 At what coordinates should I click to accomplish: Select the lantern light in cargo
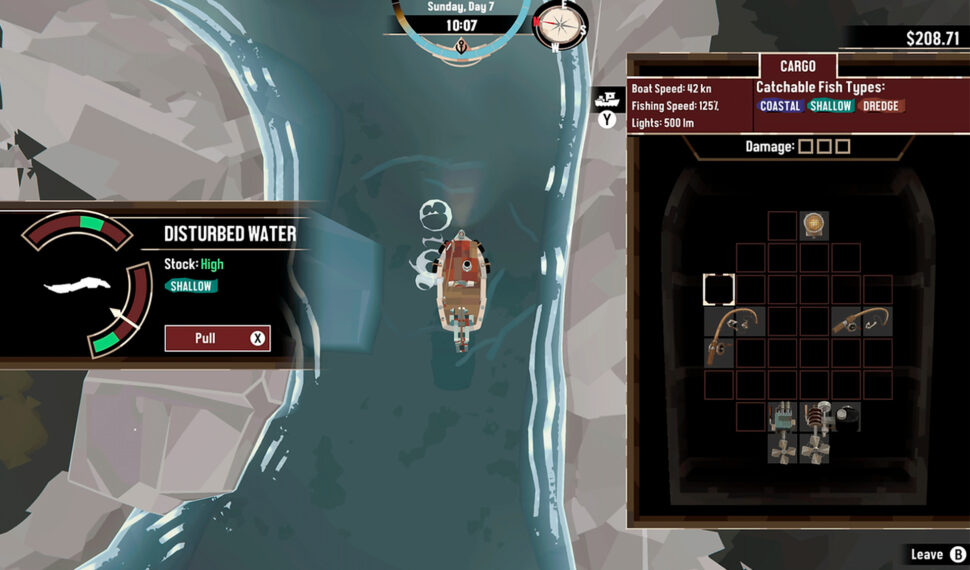pyautogui.click(x=814, y=225)
